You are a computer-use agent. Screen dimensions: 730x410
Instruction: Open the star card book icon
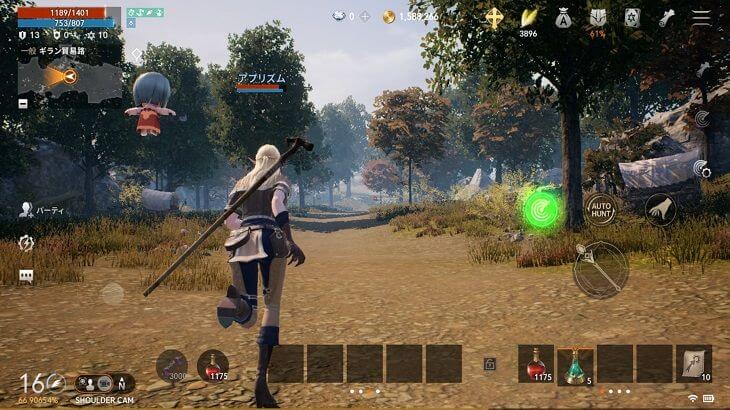coord(632,17)
